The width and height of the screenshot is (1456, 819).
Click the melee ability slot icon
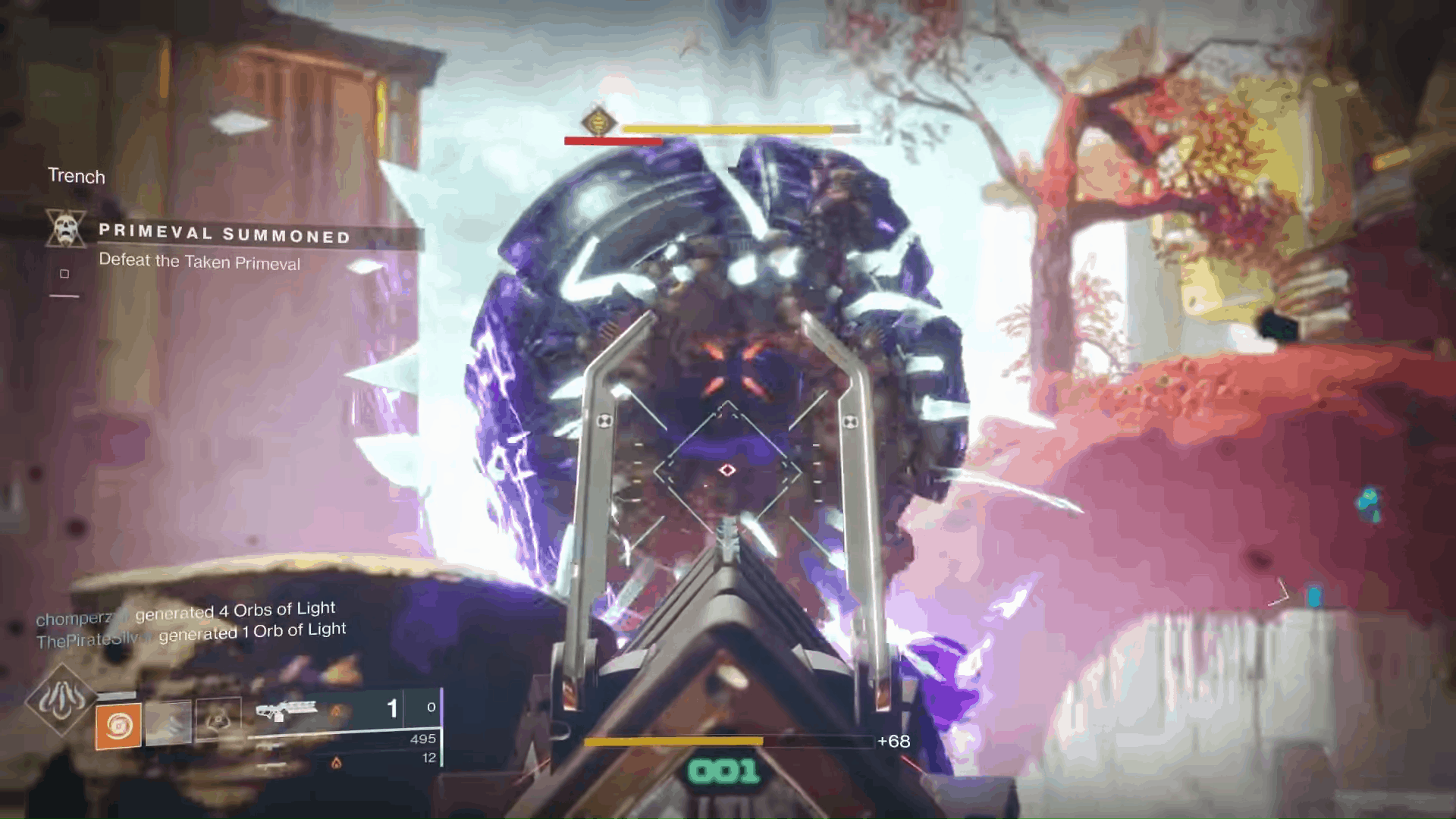point(170,723)
